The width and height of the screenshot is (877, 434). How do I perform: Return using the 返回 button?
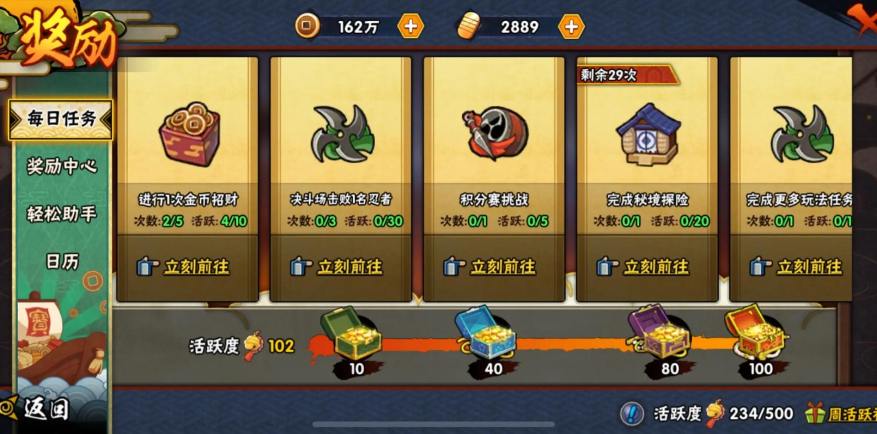[40, 408]
